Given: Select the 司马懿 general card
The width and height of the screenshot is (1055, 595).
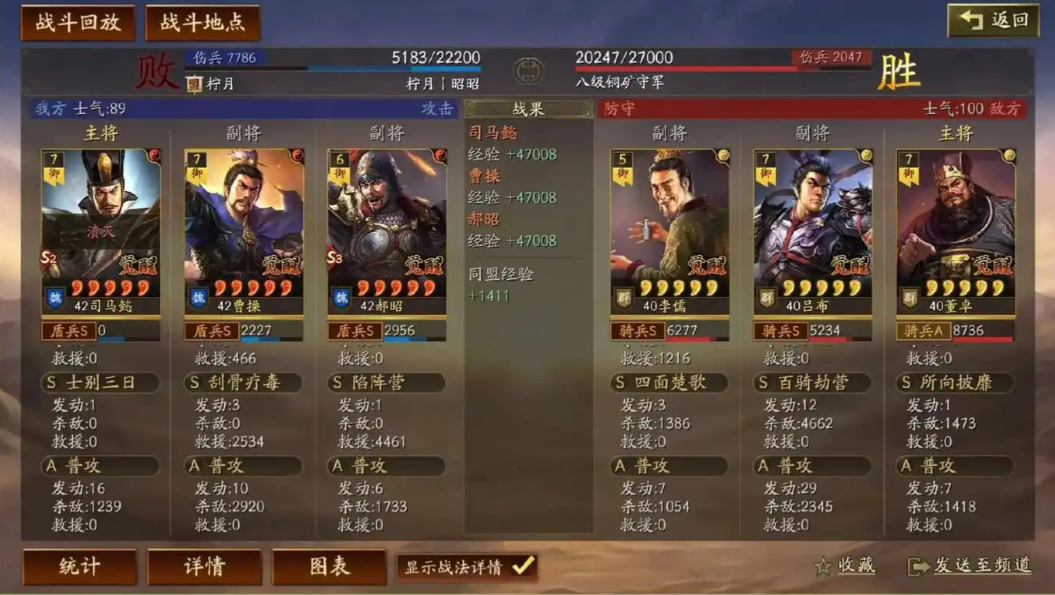Looking at the screenshot, I should [100, 230].
